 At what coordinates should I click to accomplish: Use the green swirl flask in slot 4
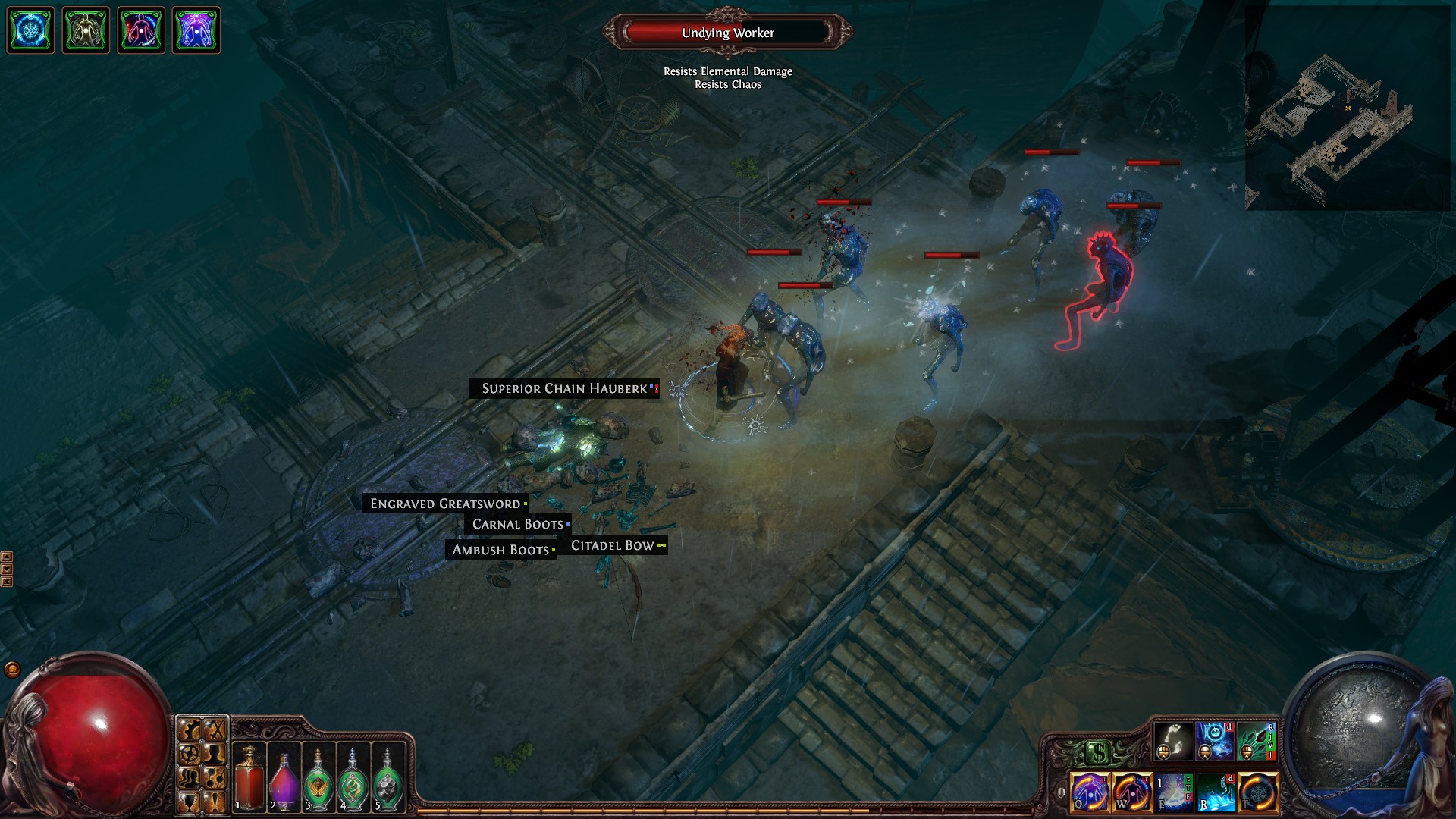353,777
